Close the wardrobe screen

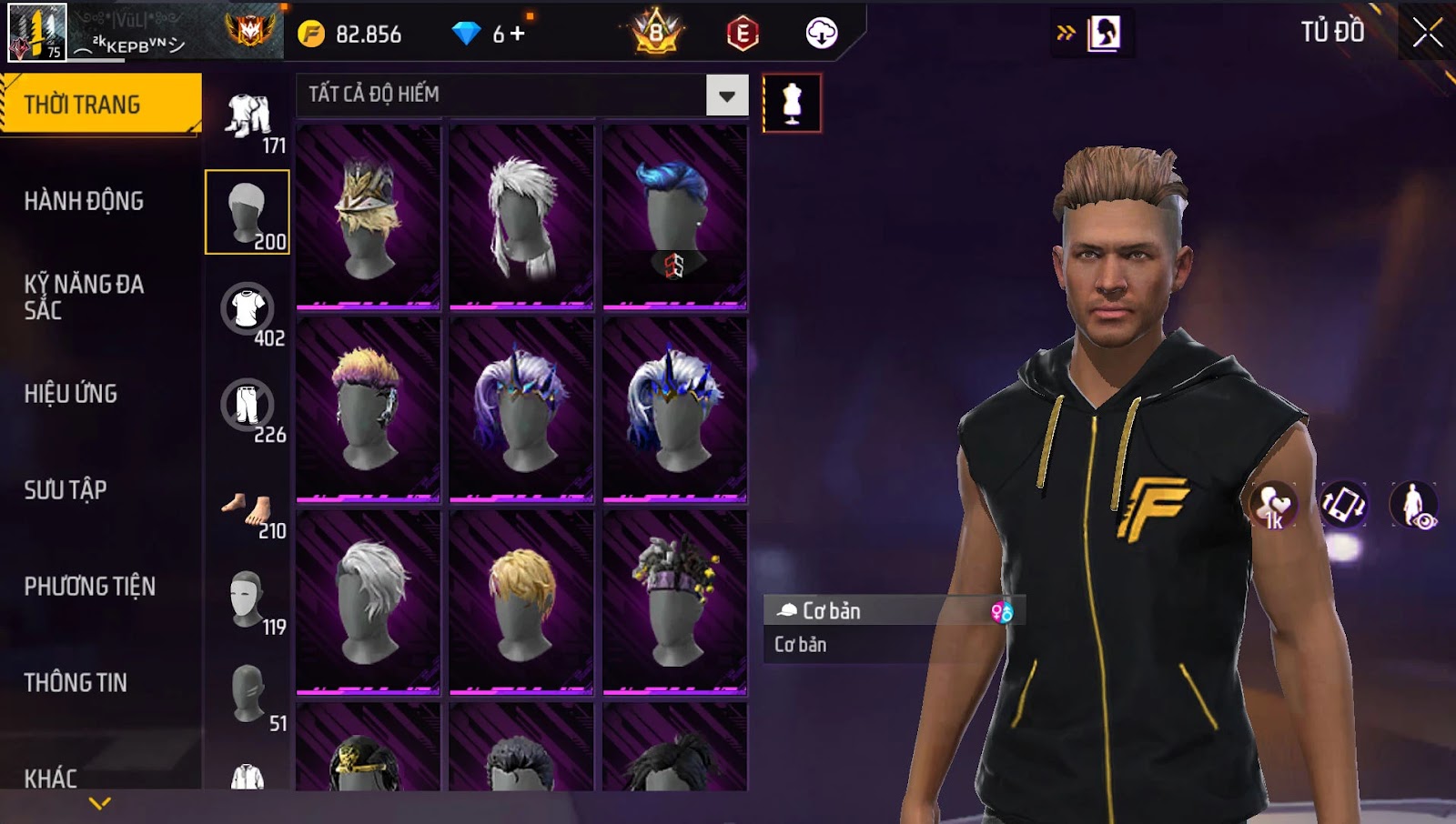(x=1427, y=33)
